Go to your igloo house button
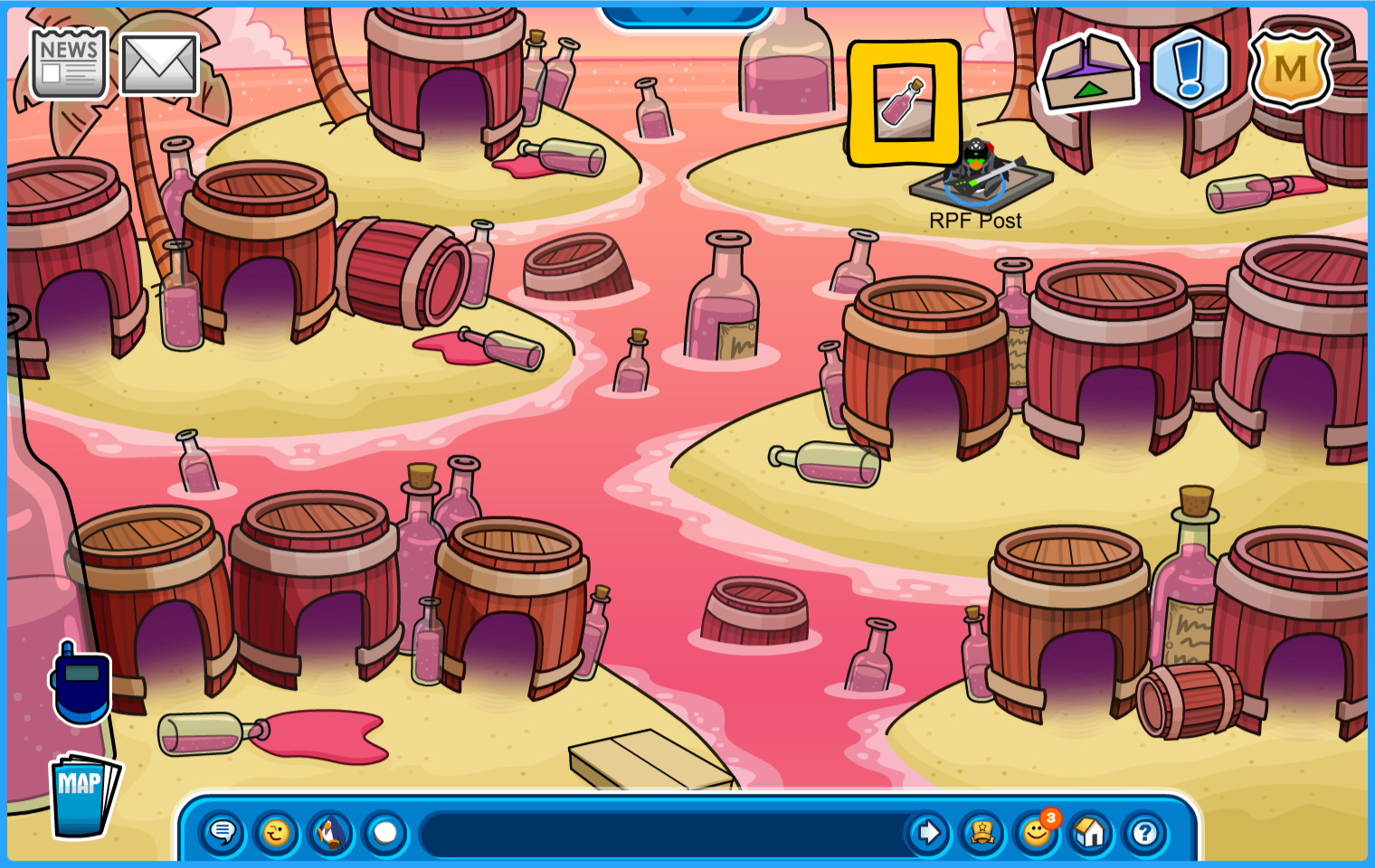This screenshot has width=1375, height=868. tap(1091, 832)
